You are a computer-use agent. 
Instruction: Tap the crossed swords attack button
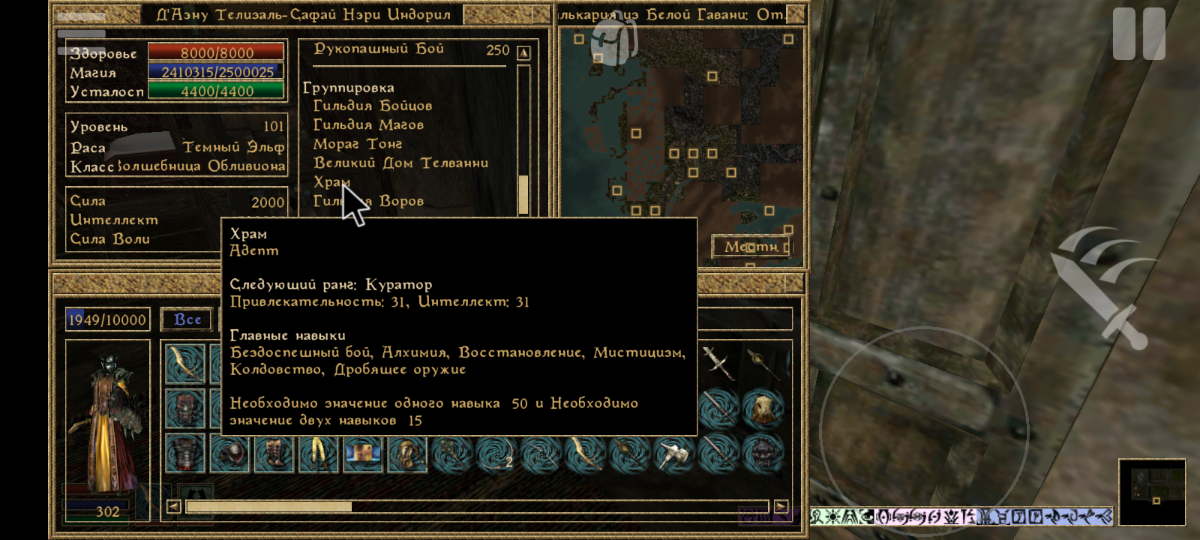pos(1100,287)
